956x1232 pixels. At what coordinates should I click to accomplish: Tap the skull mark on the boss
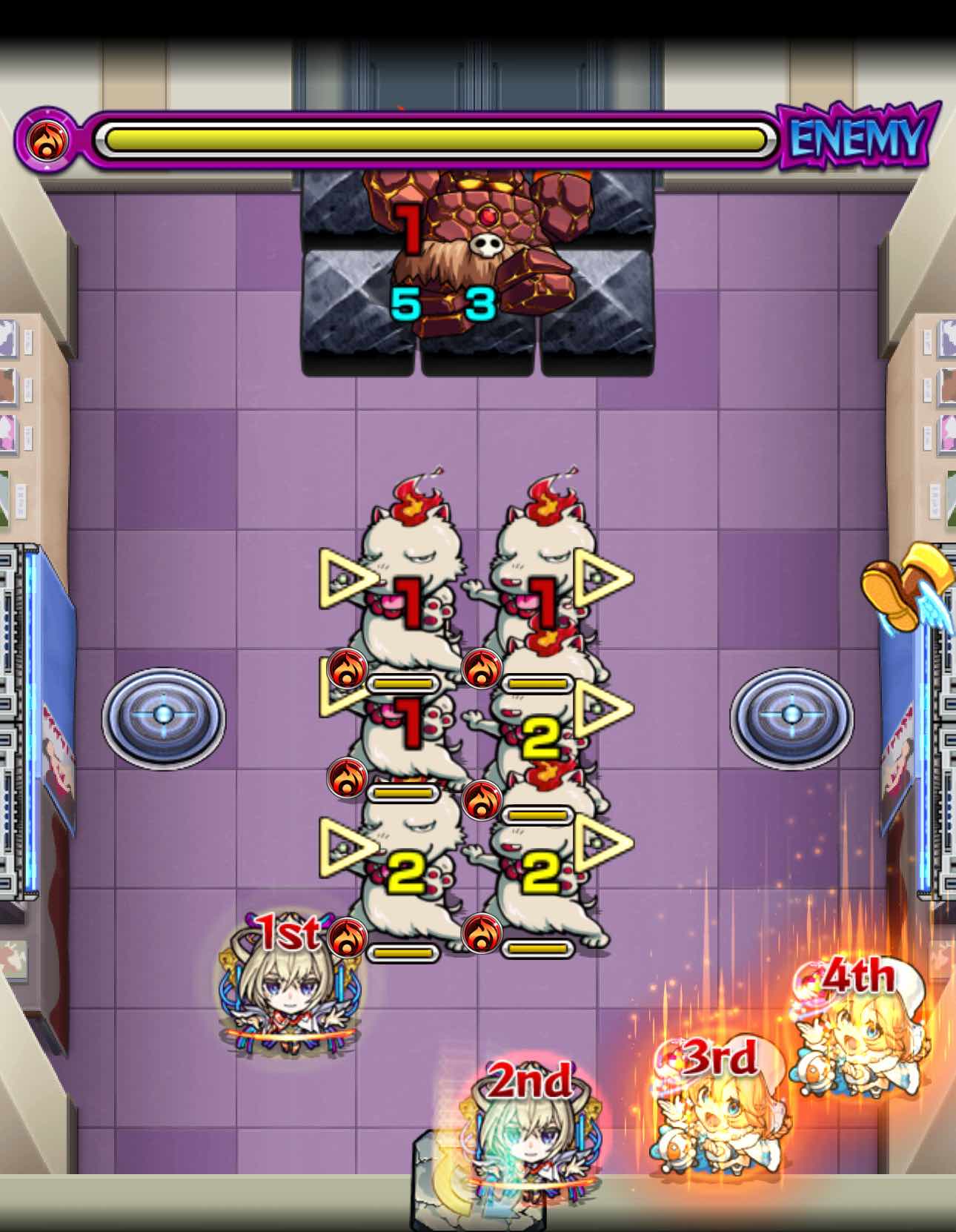487,245
